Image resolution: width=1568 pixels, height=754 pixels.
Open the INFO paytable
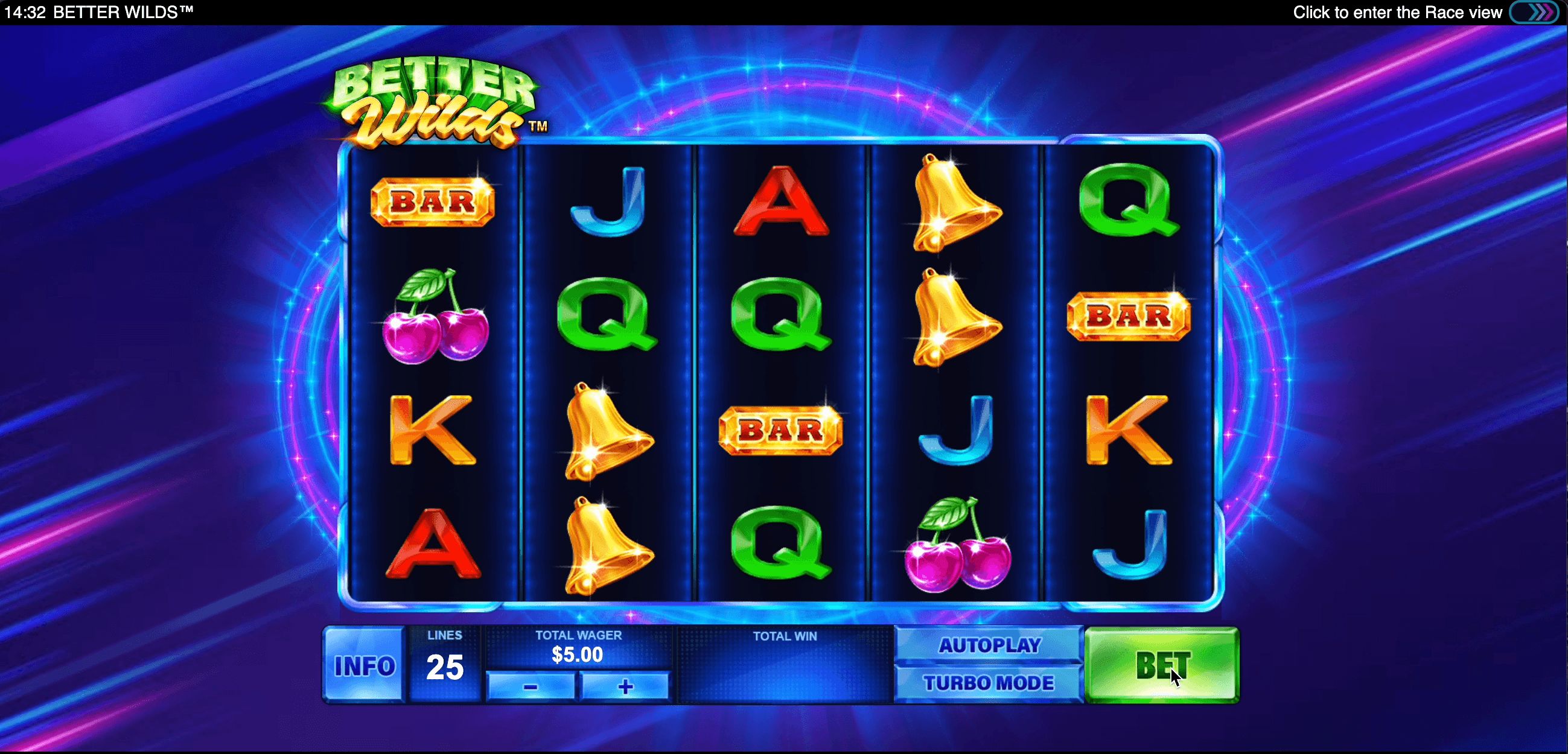364,665
